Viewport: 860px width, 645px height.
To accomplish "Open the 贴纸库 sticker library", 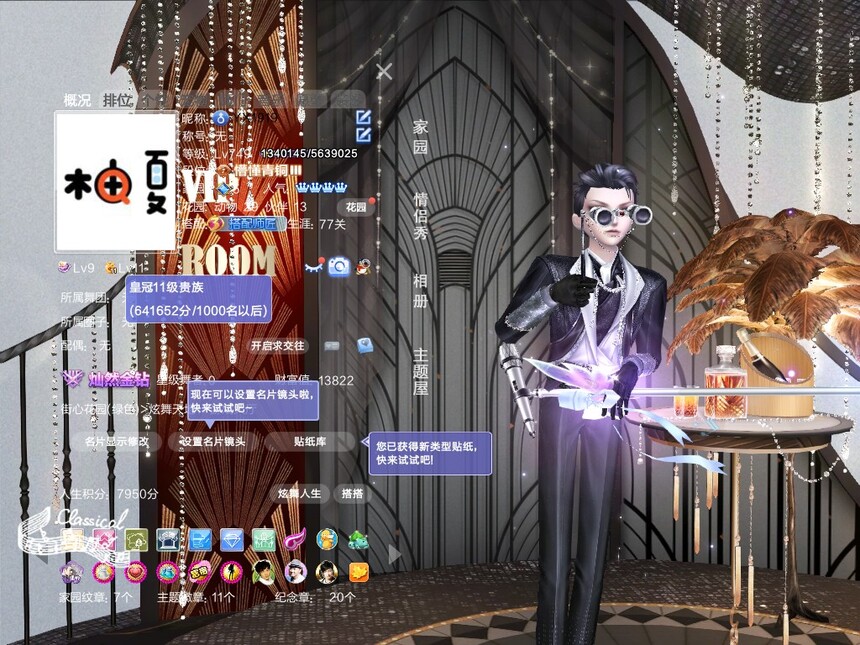I will 311,441.
